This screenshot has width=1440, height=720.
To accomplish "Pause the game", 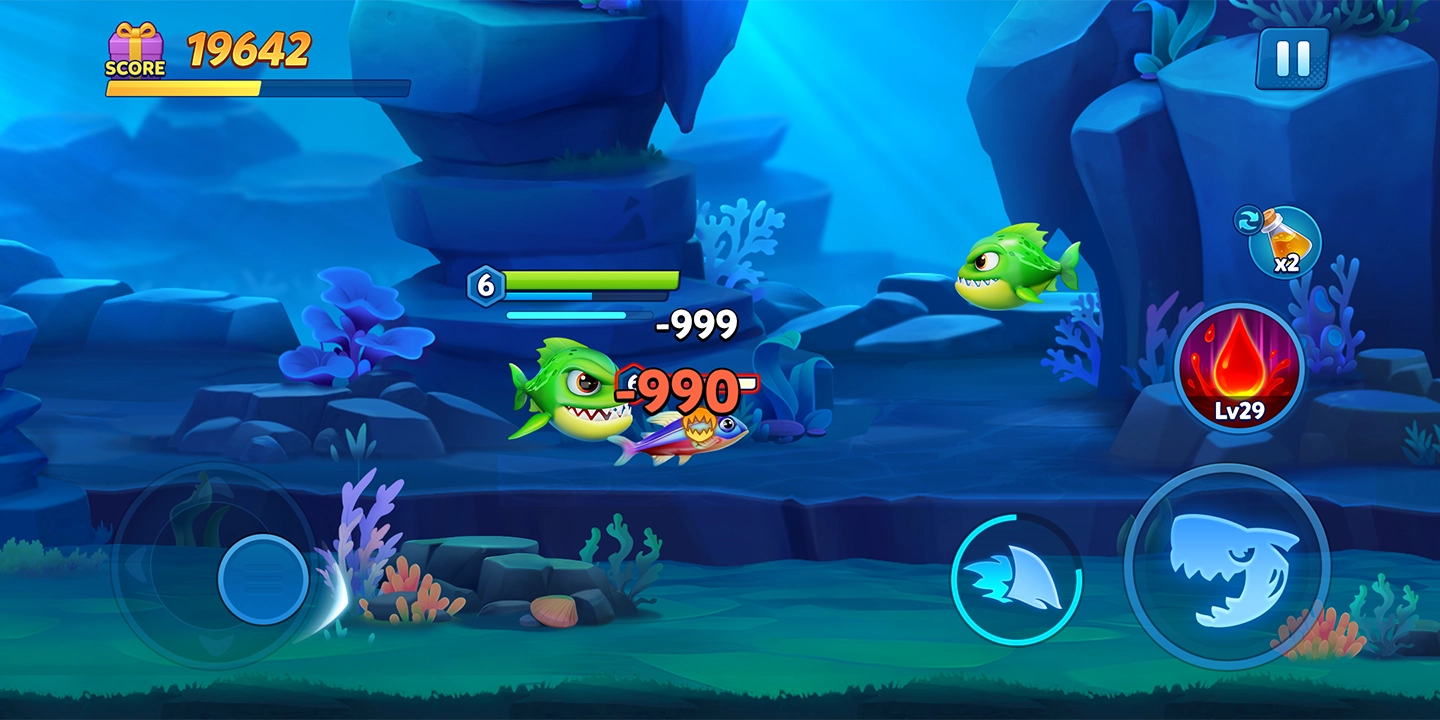I will pos(1293,57).
